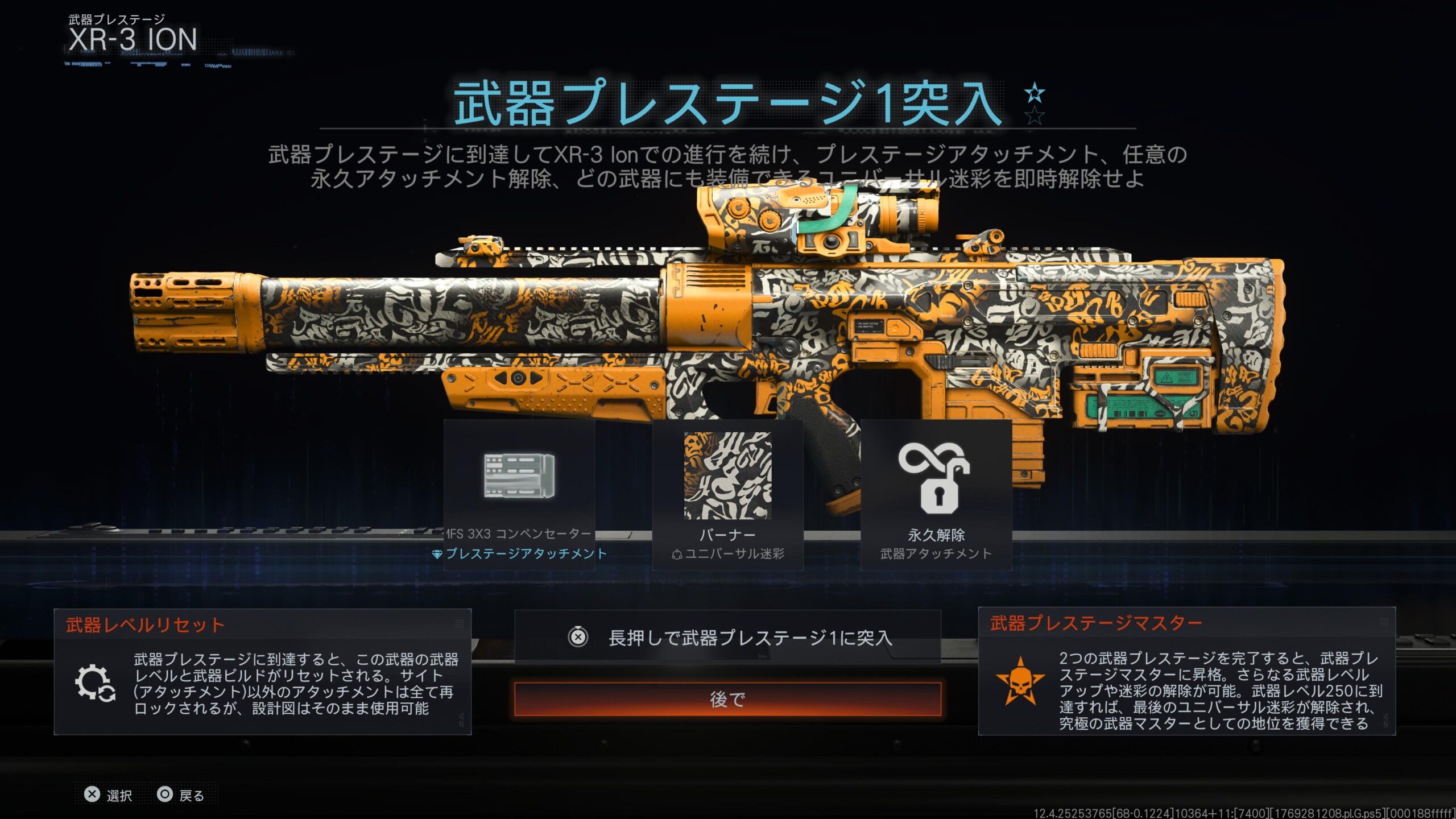Select the 永久解除 attachment unlock tile
The image size is (1456, 819).
pos(936,495)
